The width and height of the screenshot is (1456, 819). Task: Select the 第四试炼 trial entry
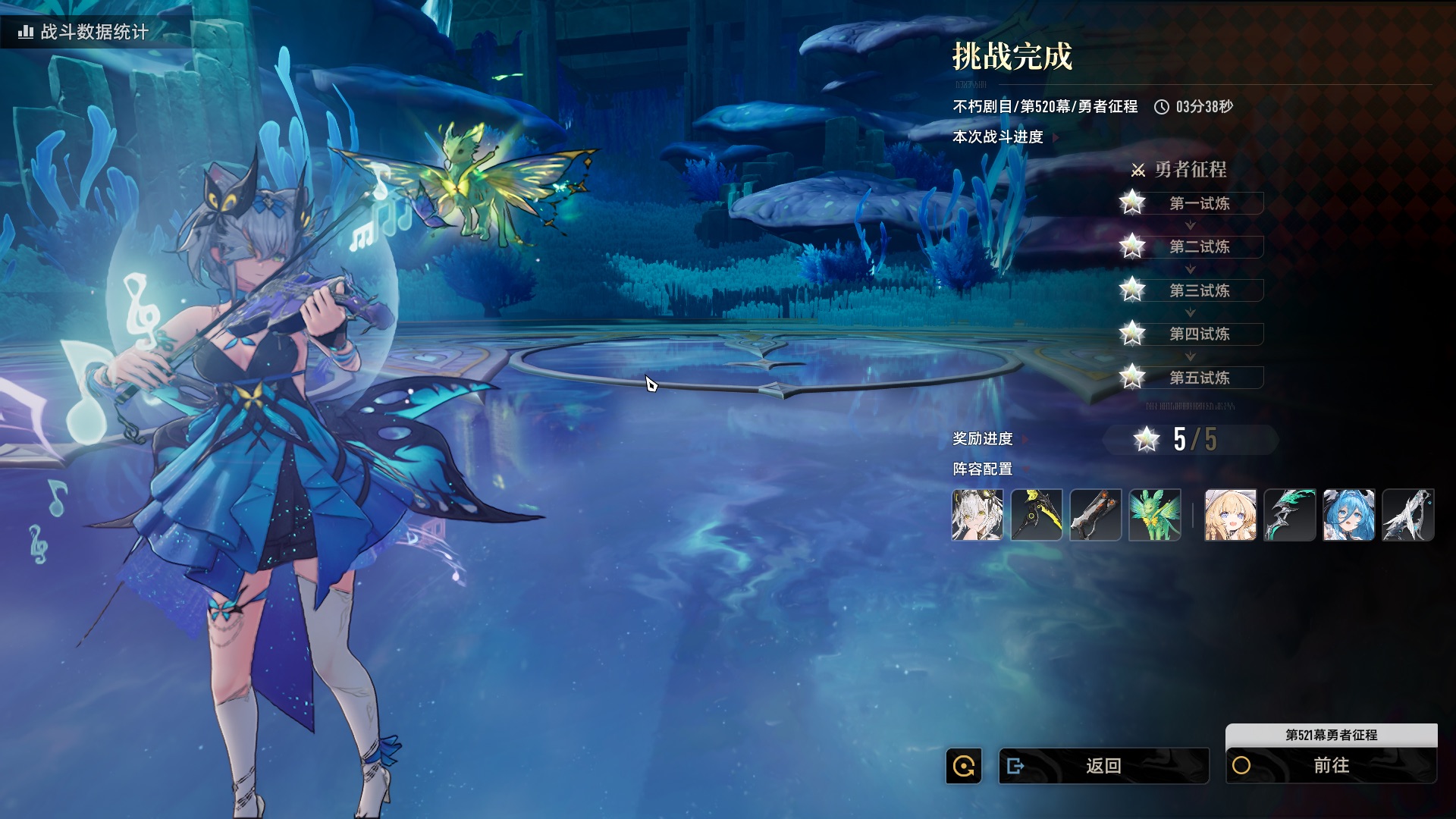click(1199, 334)
